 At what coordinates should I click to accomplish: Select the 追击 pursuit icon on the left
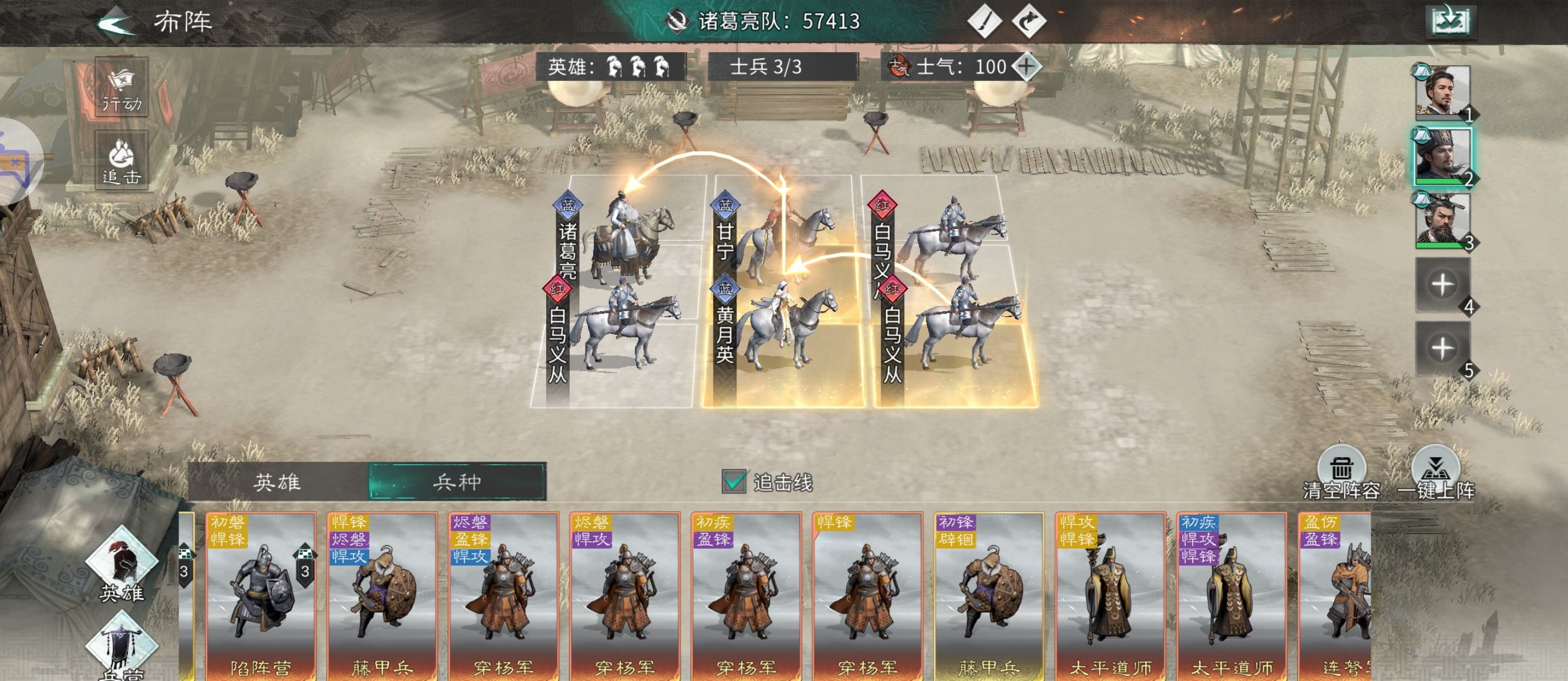pos(120,160)
